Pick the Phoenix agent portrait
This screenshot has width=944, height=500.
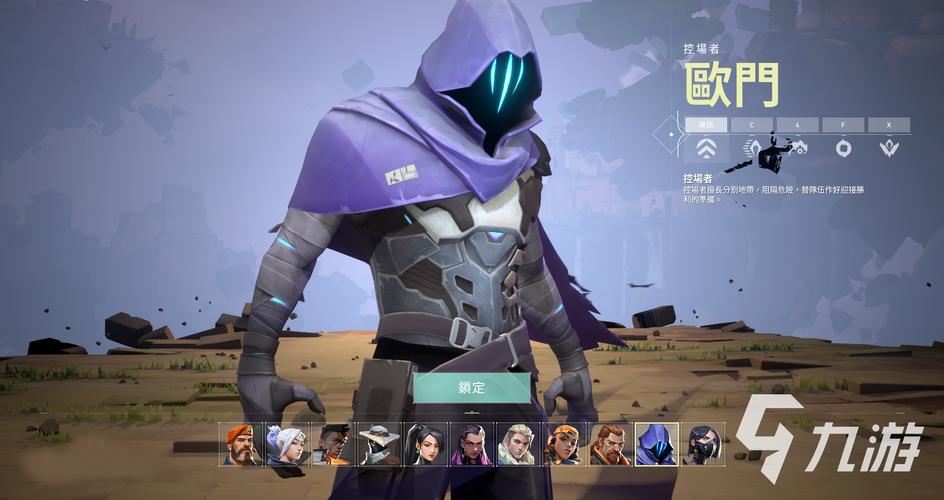(333, 444)
